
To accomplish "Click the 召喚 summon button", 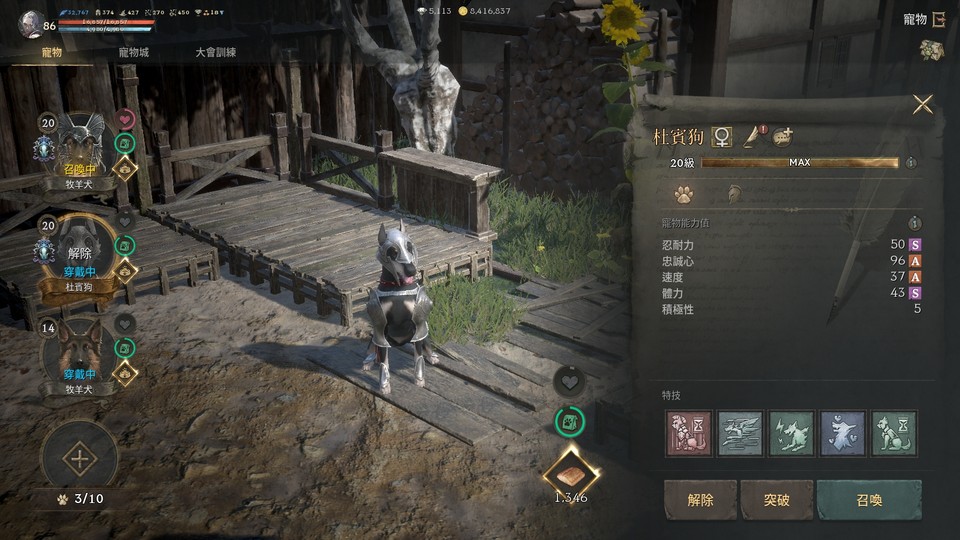I will point(868,500).
